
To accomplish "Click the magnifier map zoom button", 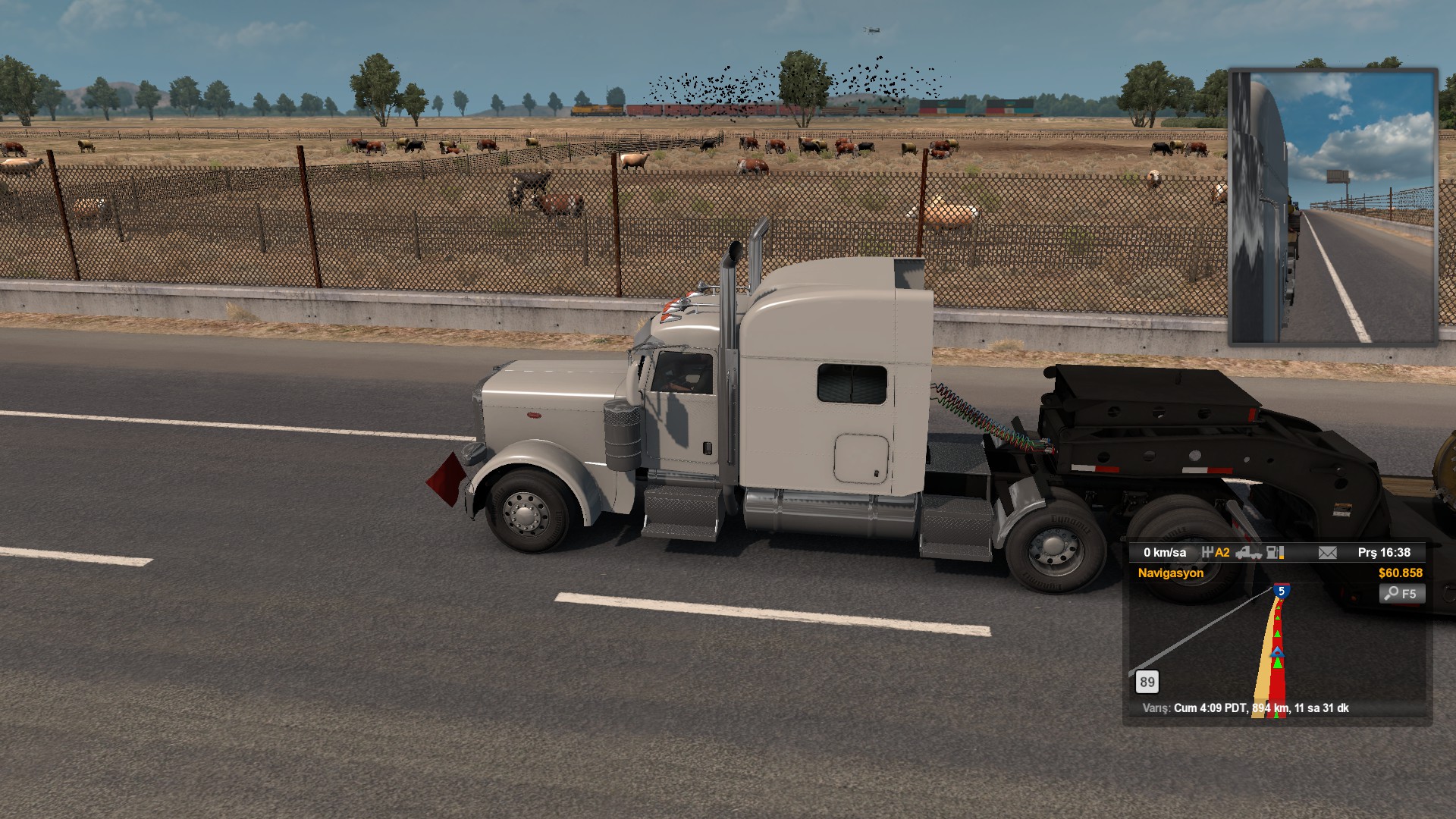I will click(1401, 594).
